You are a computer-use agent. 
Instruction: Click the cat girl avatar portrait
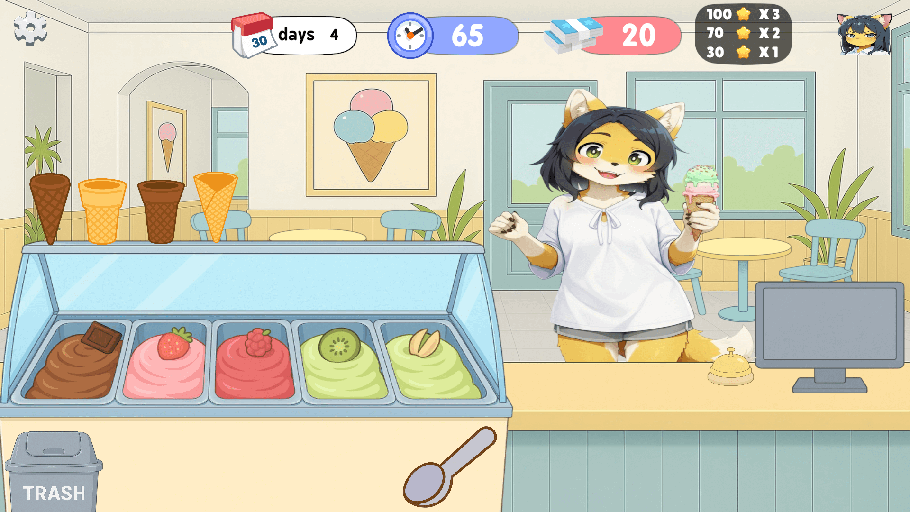coord(863,36)
